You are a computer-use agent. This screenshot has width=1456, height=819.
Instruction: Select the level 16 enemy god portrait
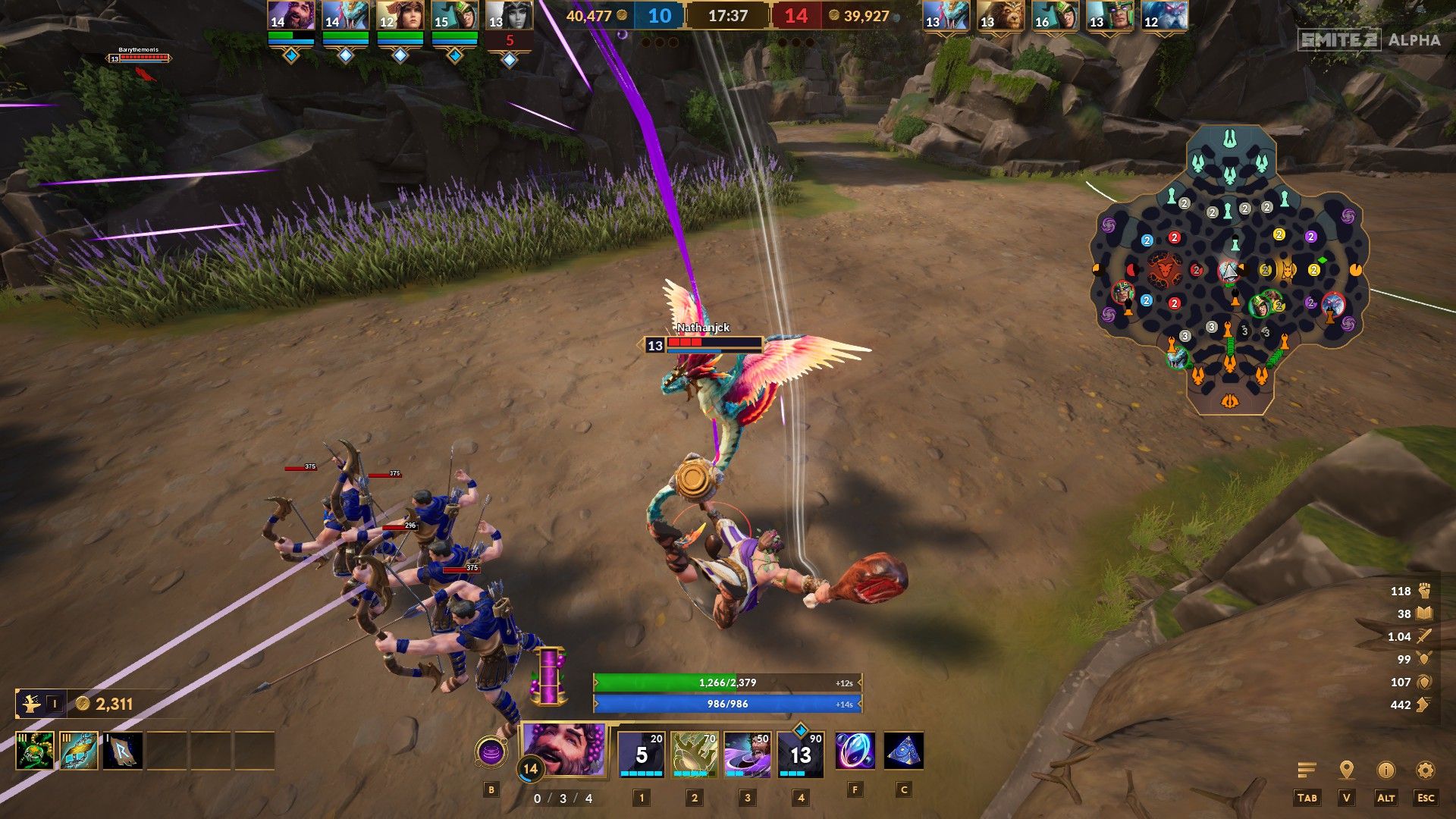pyautogui.click(x=1055, y=16)
